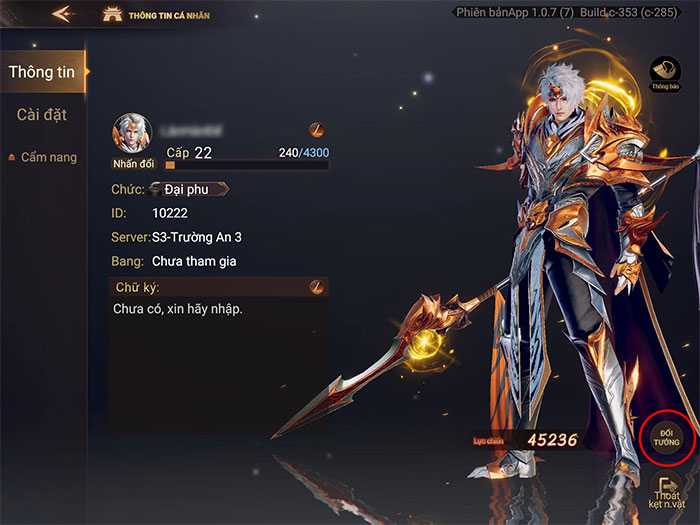
Task: Edit the Chữ ký signature with its pencil icon
Action: click(x=316, y=287)
